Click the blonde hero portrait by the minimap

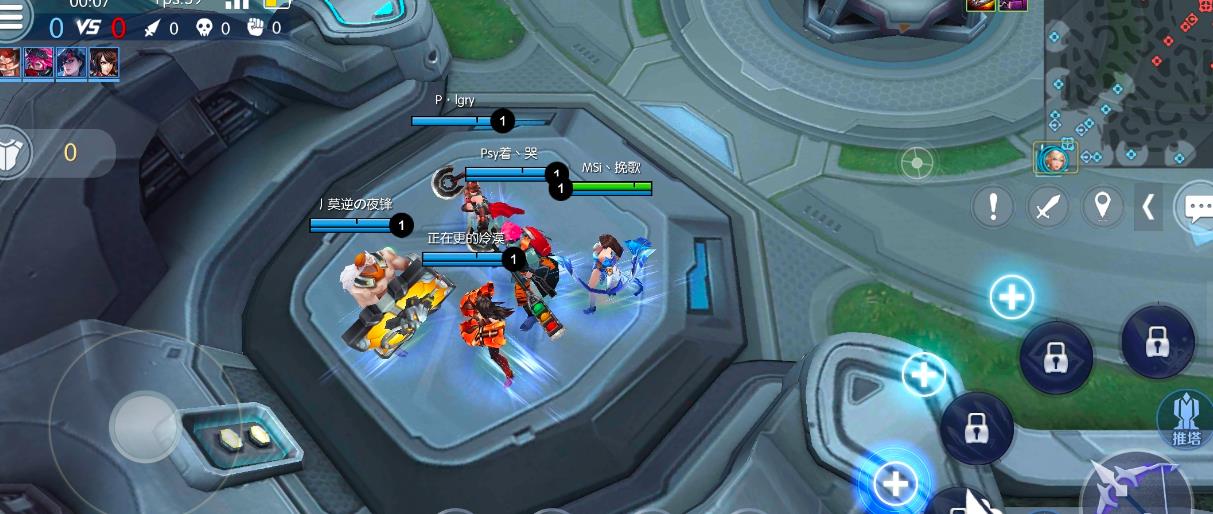click(1051, 158)
